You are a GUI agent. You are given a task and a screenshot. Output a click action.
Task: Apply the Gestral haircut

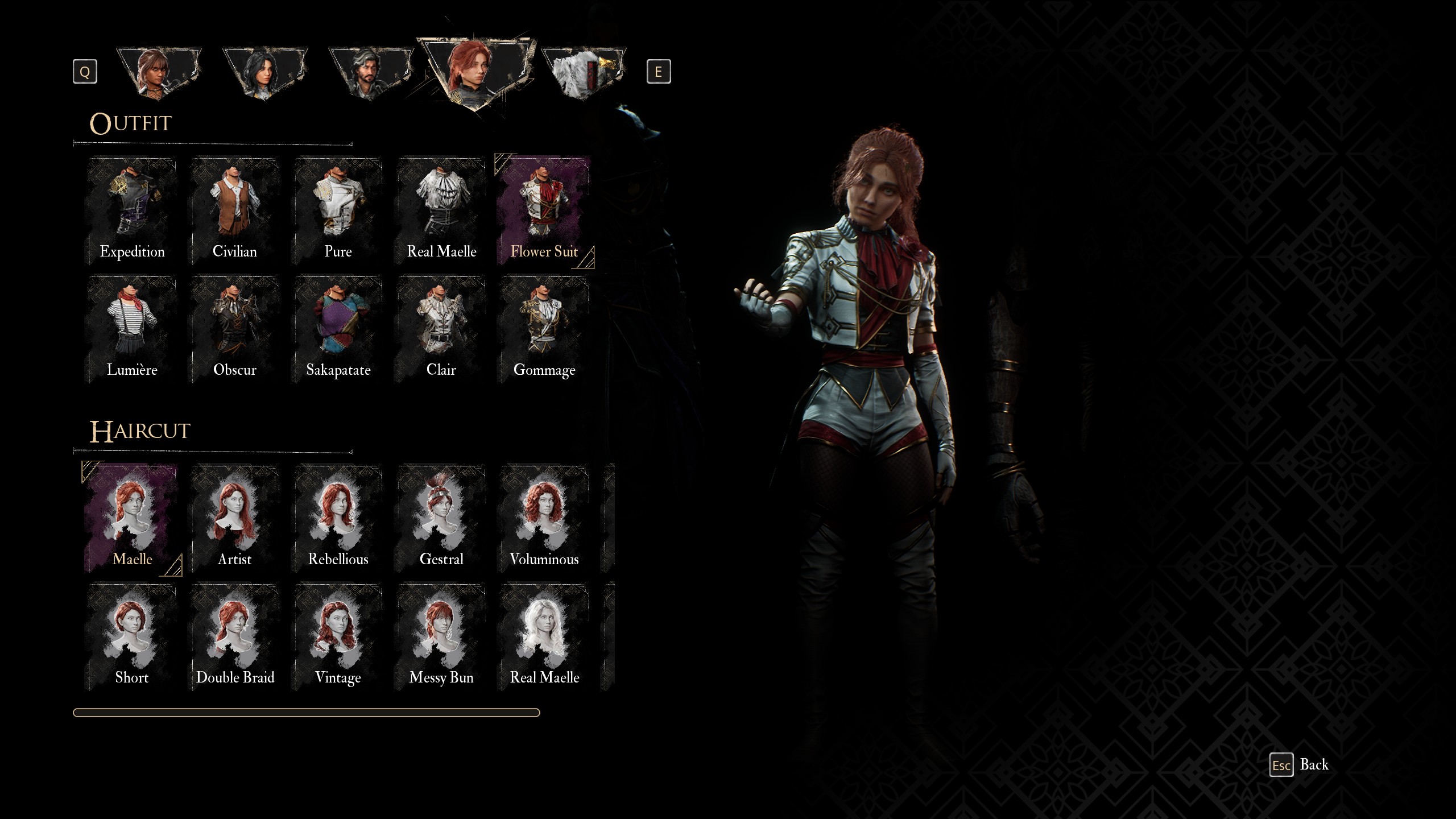tap(441, 518)
